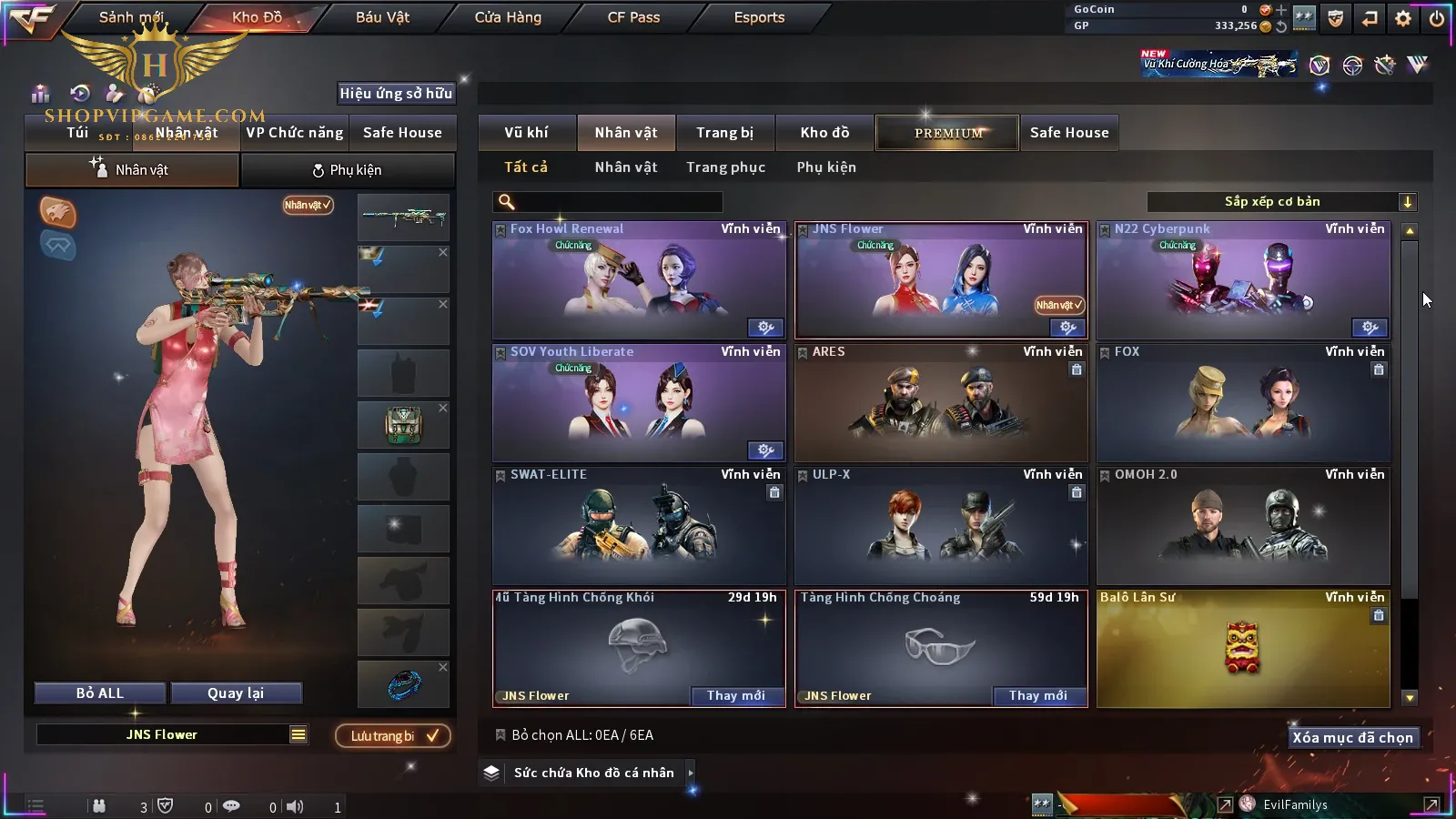
Task: Select the Trang bị tab
Action: click(724, 133)
